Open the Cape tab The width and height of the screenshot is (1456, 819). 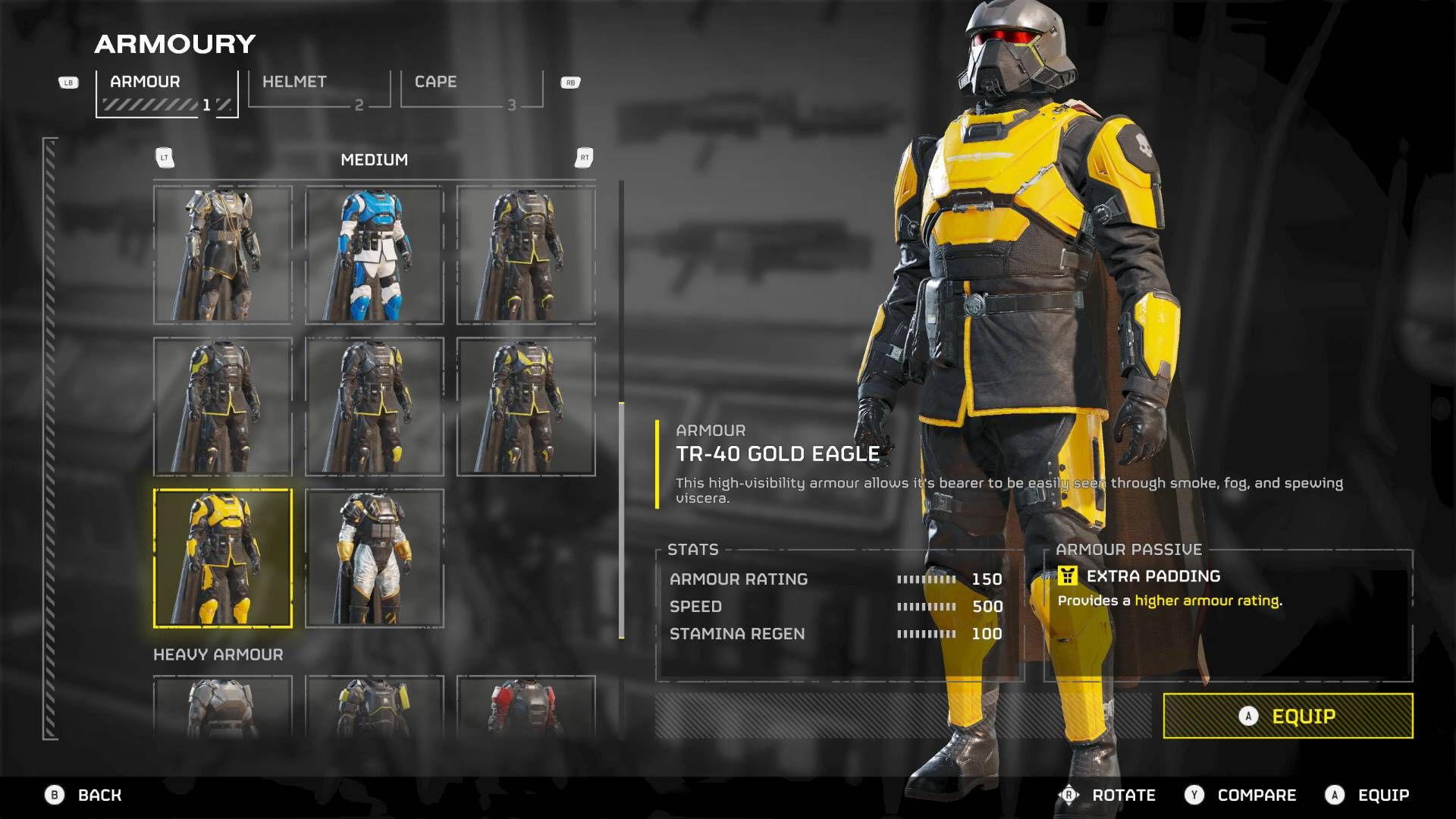[471, 89]
